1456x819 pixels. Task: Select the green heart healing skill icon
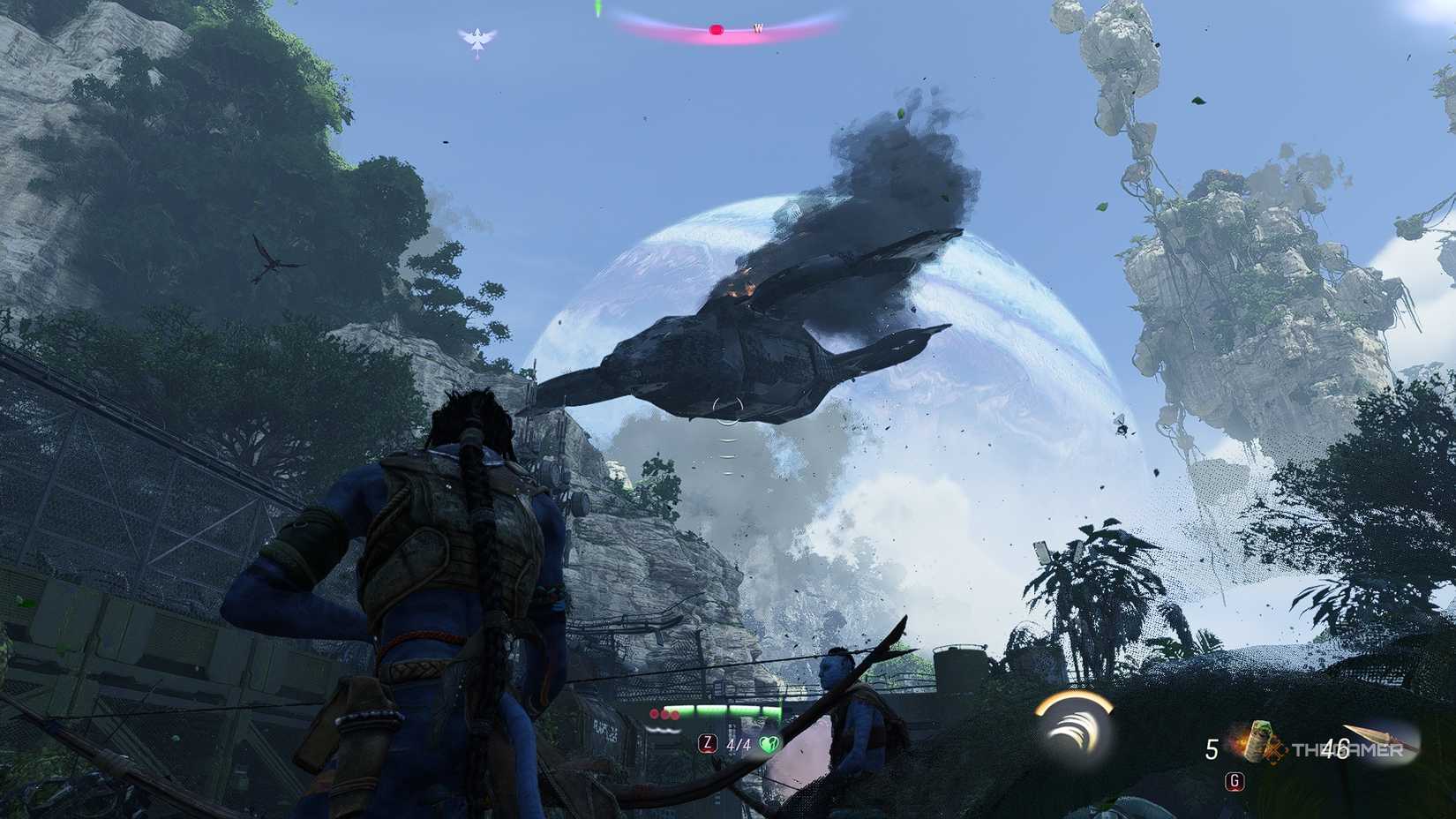770,745
